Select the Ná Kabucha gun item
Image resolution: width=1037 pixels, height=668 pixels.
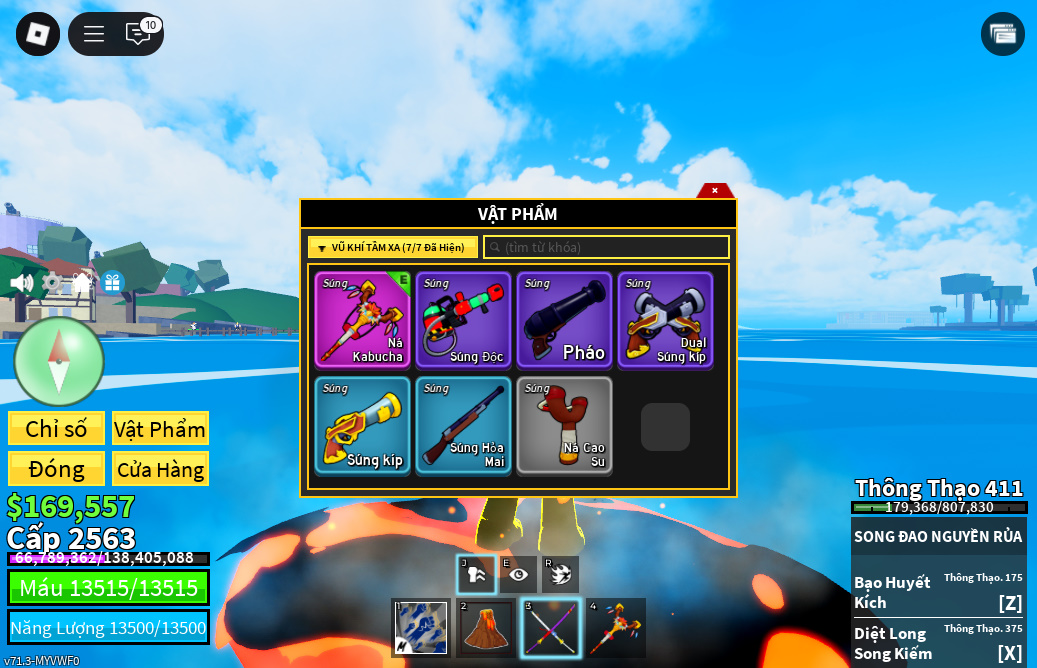[x=362, y=320]
